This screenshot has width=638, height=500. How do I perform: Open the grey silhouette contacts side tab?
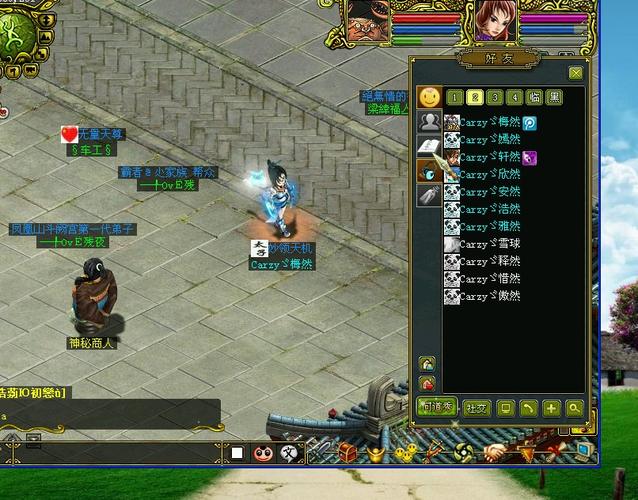[x=429, y=122]
